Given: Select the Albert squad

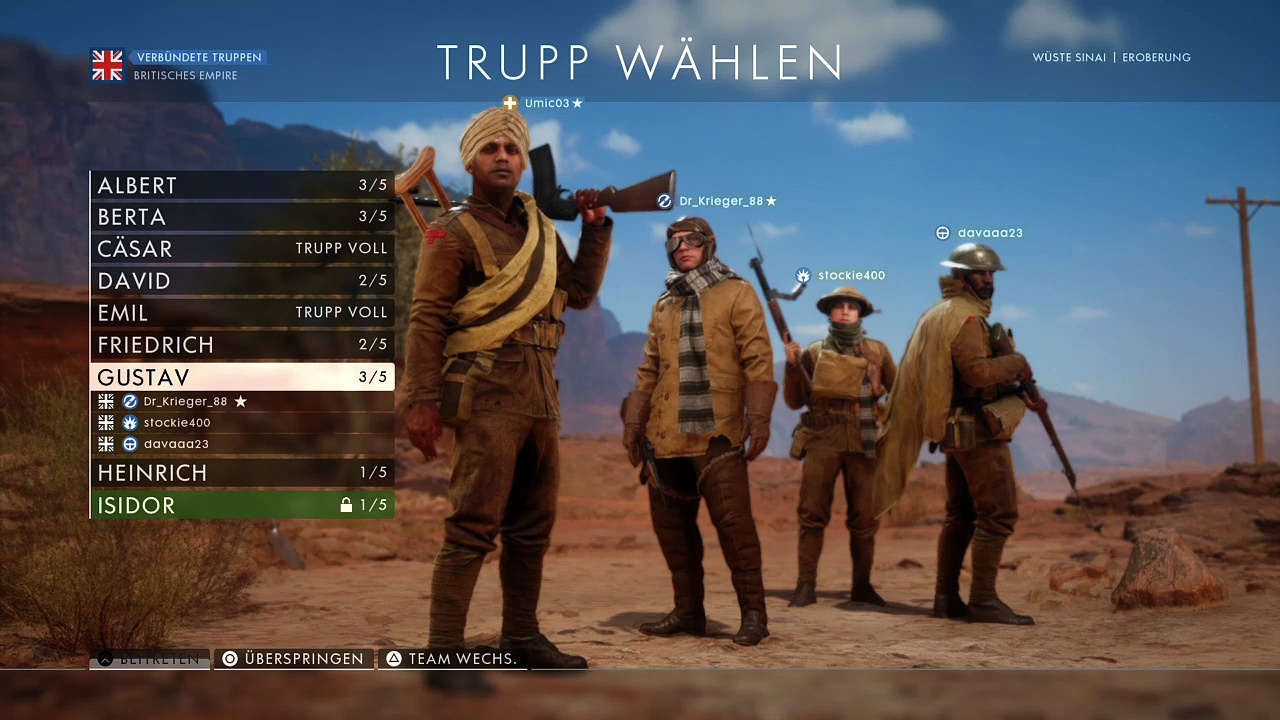Looking at the screenshot, I should click(242, 185).
